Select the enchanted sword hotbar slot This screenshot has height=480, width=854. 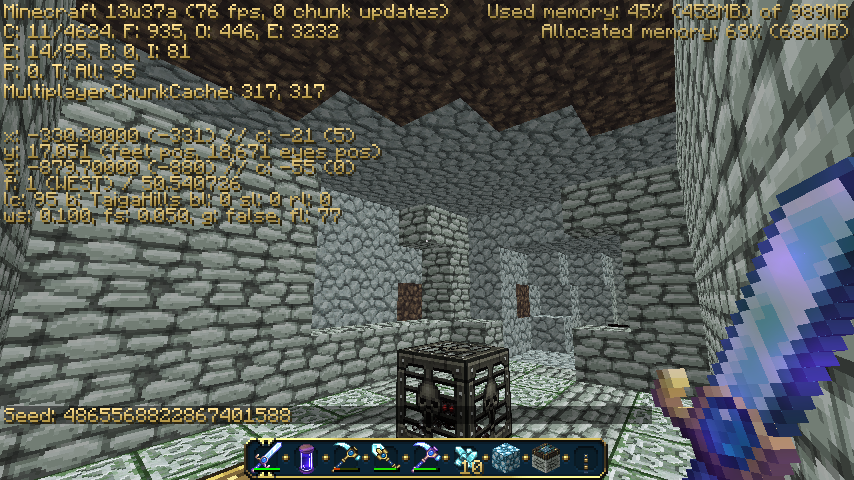point(268,458)
